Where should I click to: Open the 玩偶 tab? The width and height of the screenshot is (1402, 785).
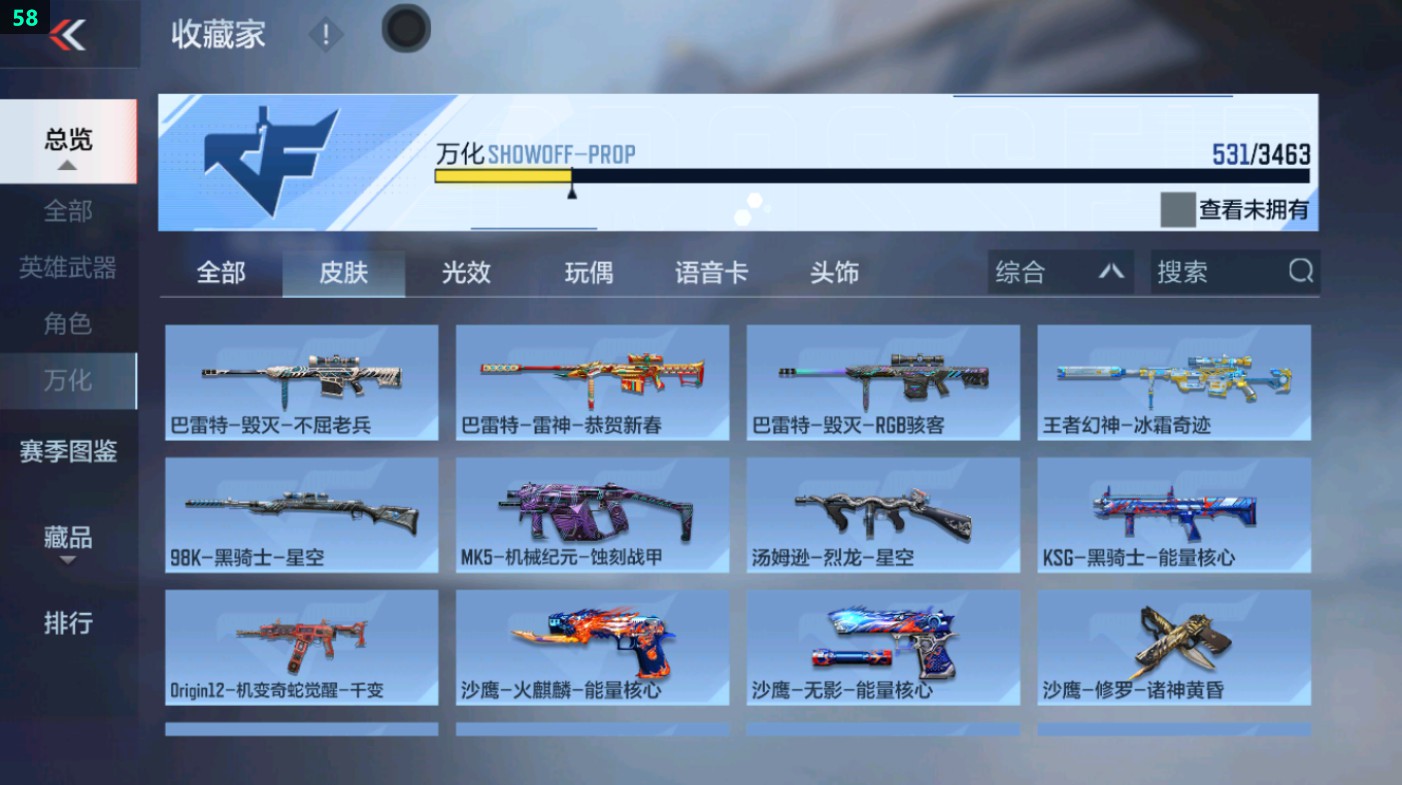(588, 271)
